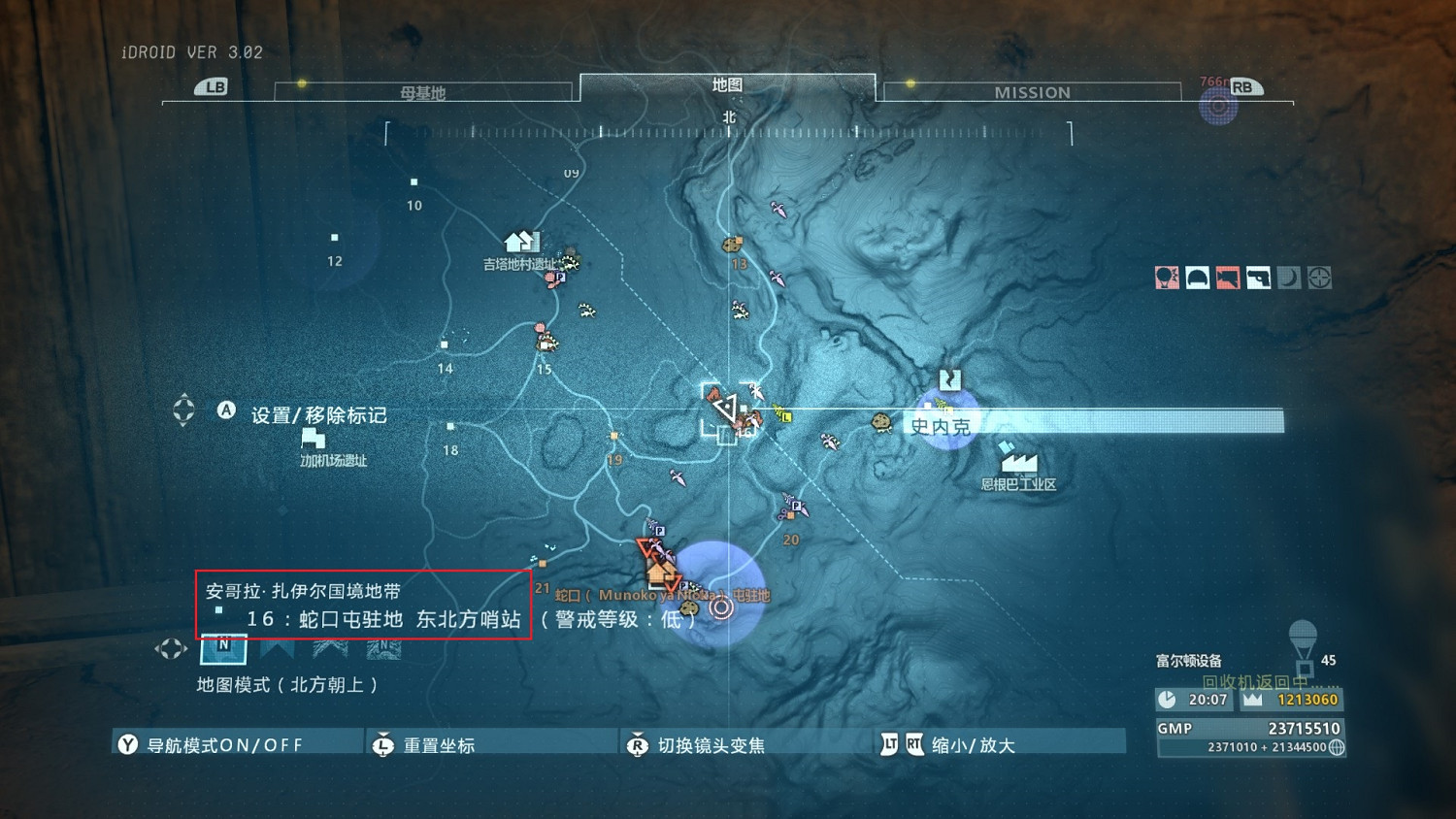Click the 劢机场遗址 airfield ruins icon
Image resolution: width=1456 pixels, height=819 pixels.
point(313,440)
